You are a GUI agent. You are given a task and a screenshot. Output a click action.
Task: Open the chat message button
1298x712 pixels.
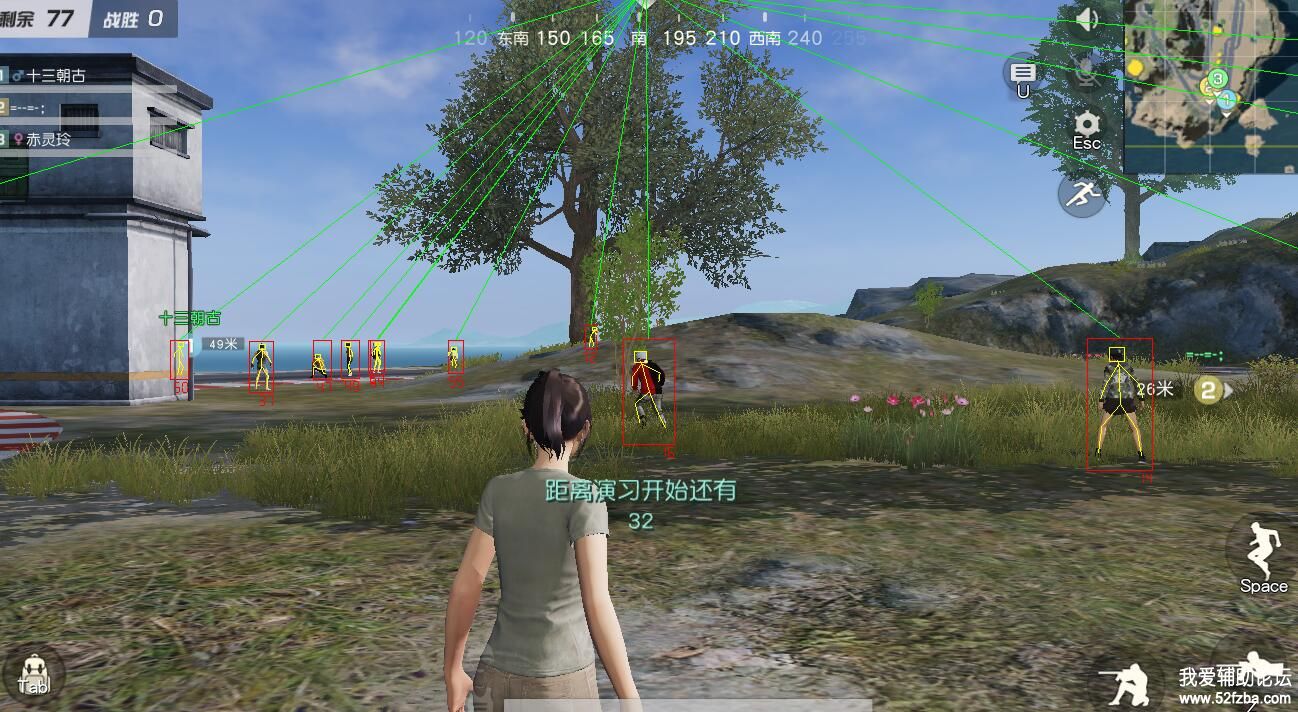1023,74
